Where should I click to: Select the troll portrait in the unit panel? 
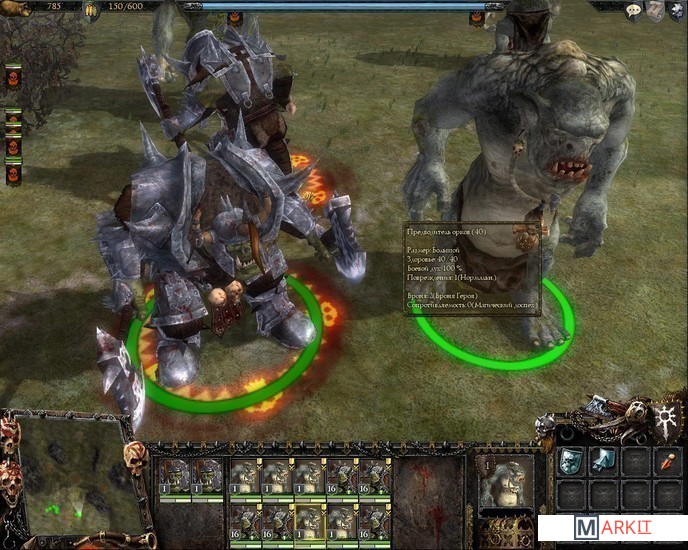[504, 484]
